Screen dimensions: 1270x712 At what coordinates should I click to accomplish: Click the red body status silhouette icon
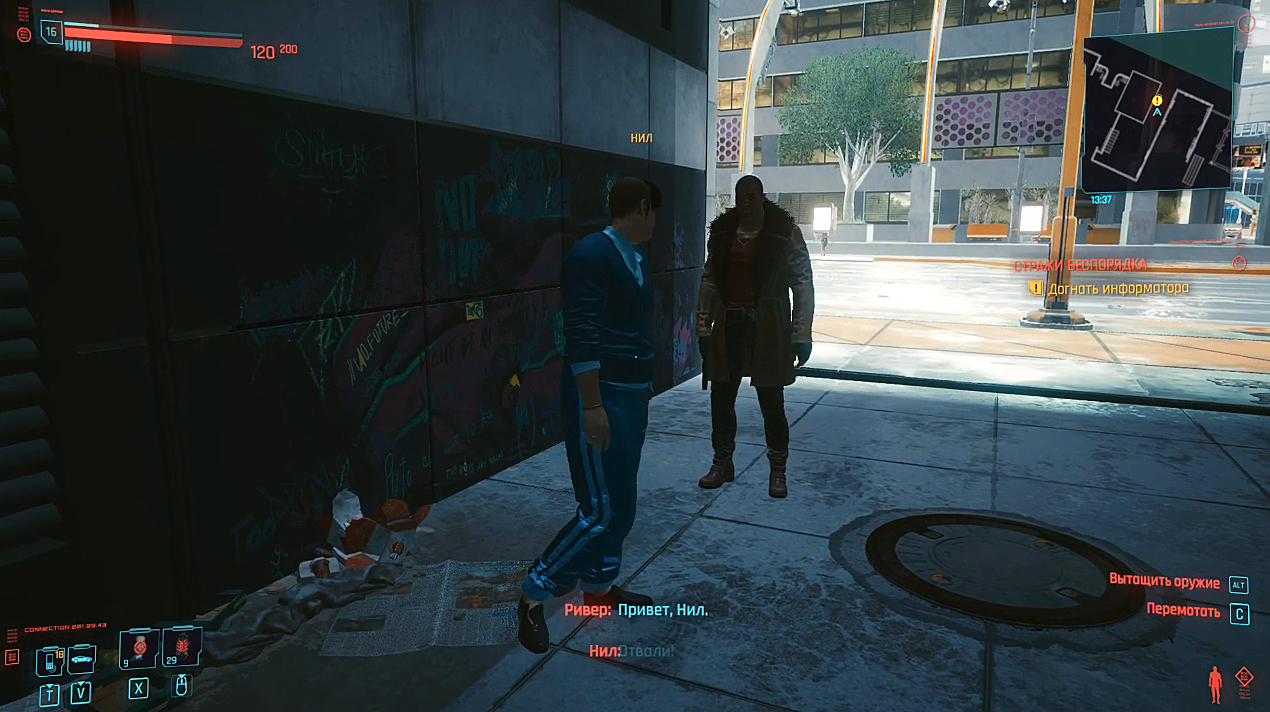(x=1215, y=683)
